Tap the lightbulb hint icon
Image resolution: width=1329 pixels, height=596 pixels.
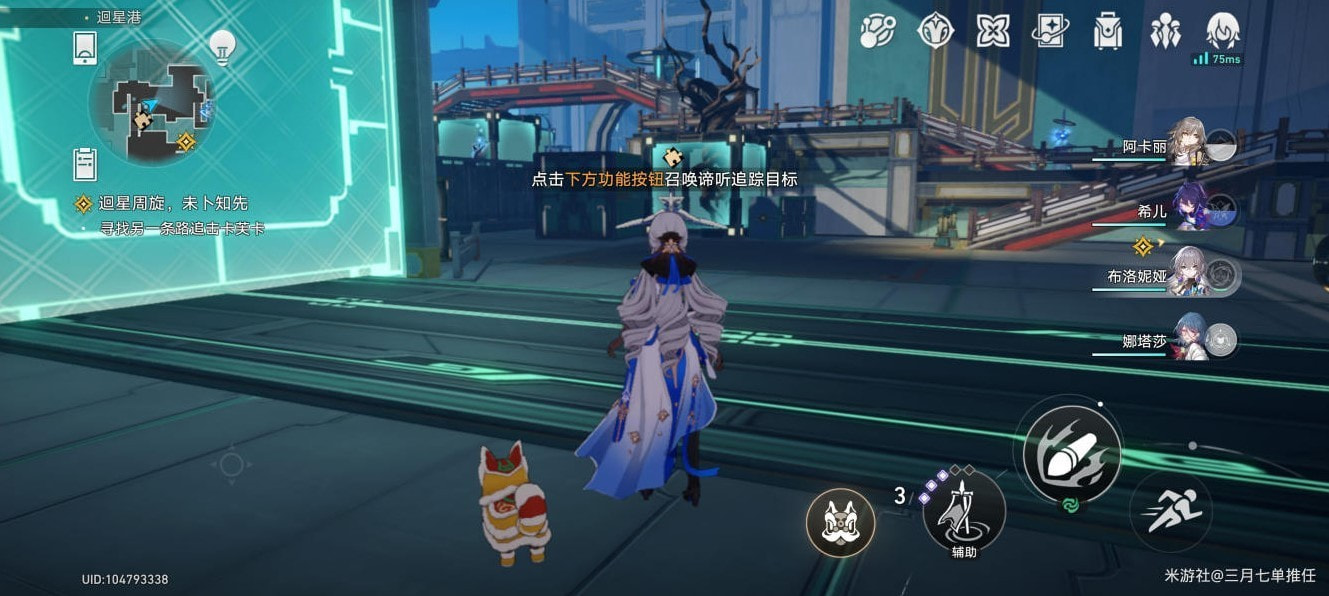(x=221, y=45)
